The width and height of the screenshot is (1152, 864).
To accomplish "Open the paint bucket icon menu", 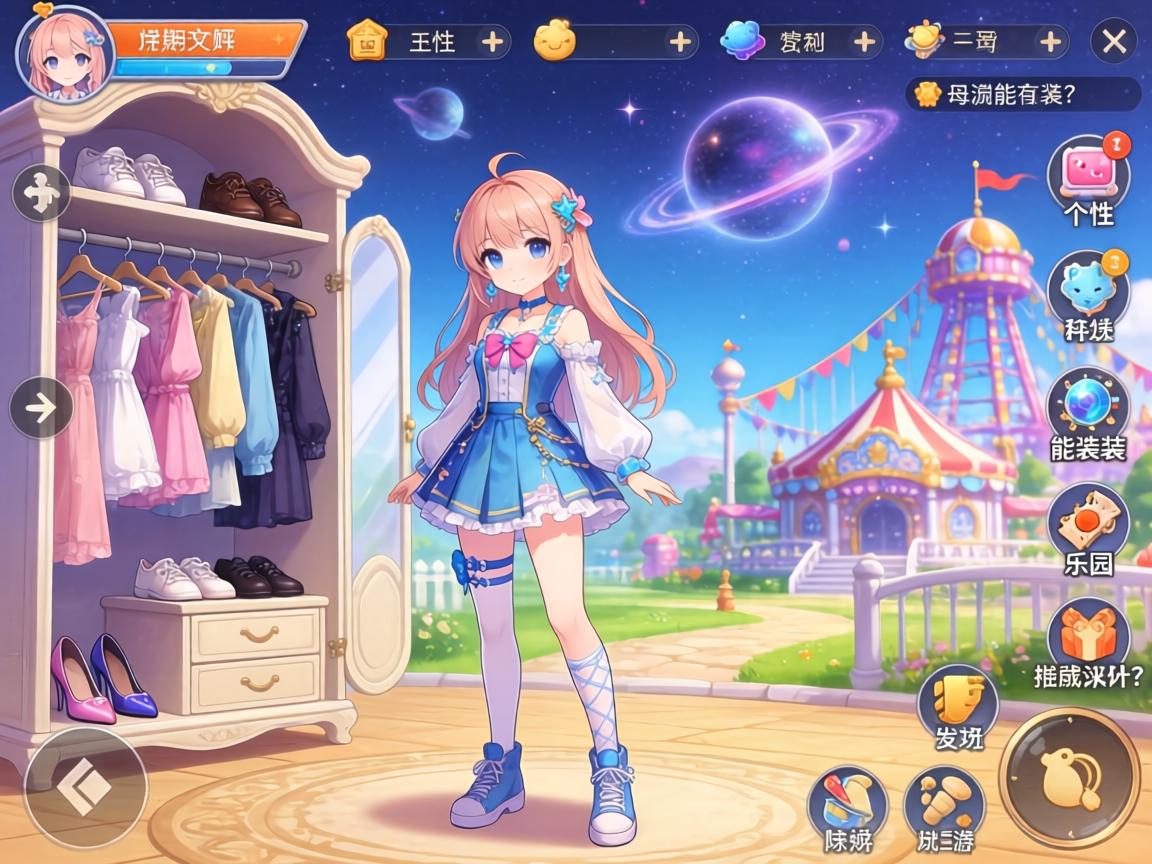I will tap(848, 805).
